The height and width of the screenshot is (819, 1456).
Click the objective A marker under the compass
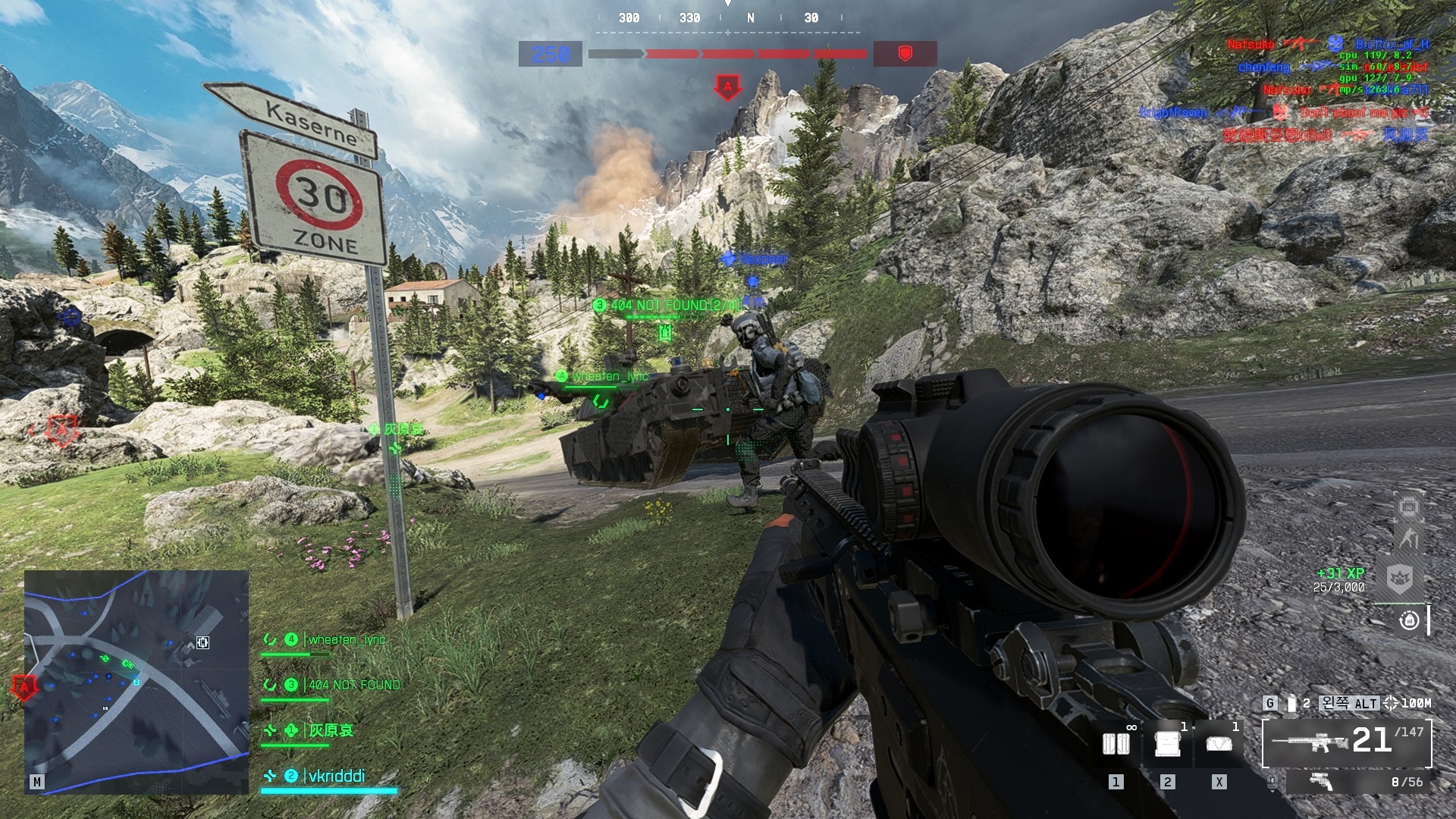pos(728,87)
